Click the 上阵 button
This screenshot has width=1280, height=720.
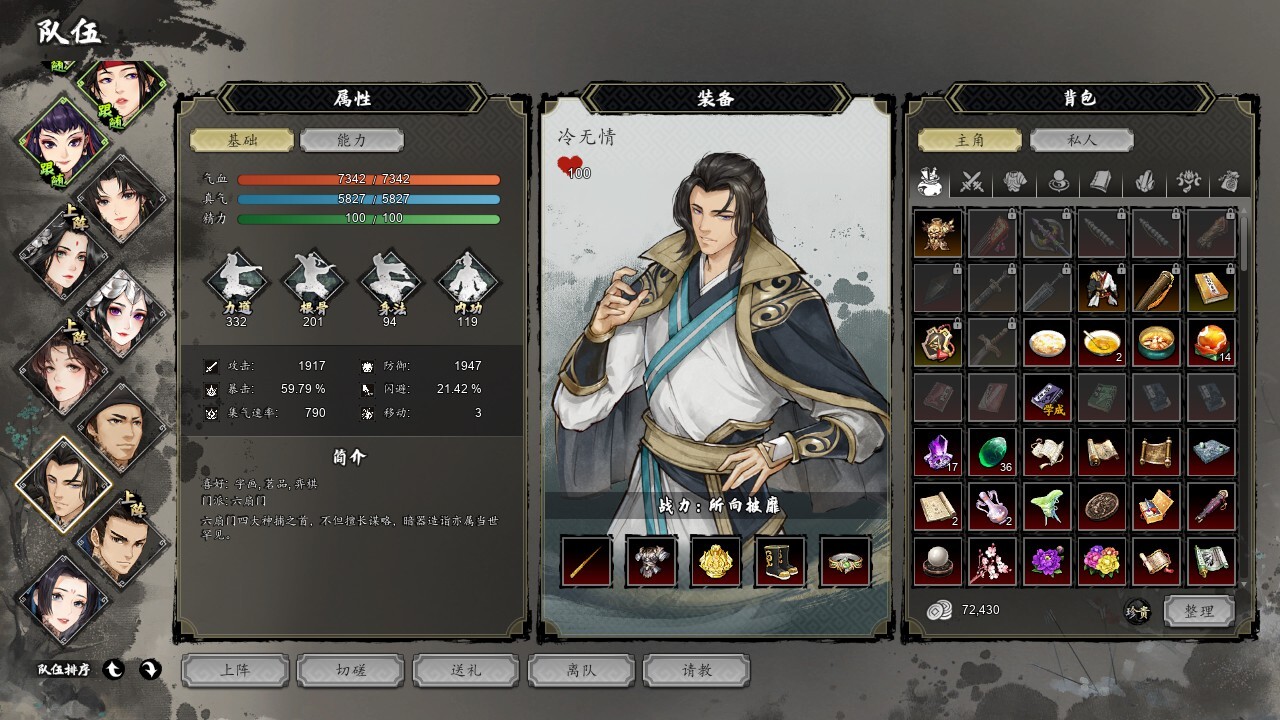click(x=236, y=670)
